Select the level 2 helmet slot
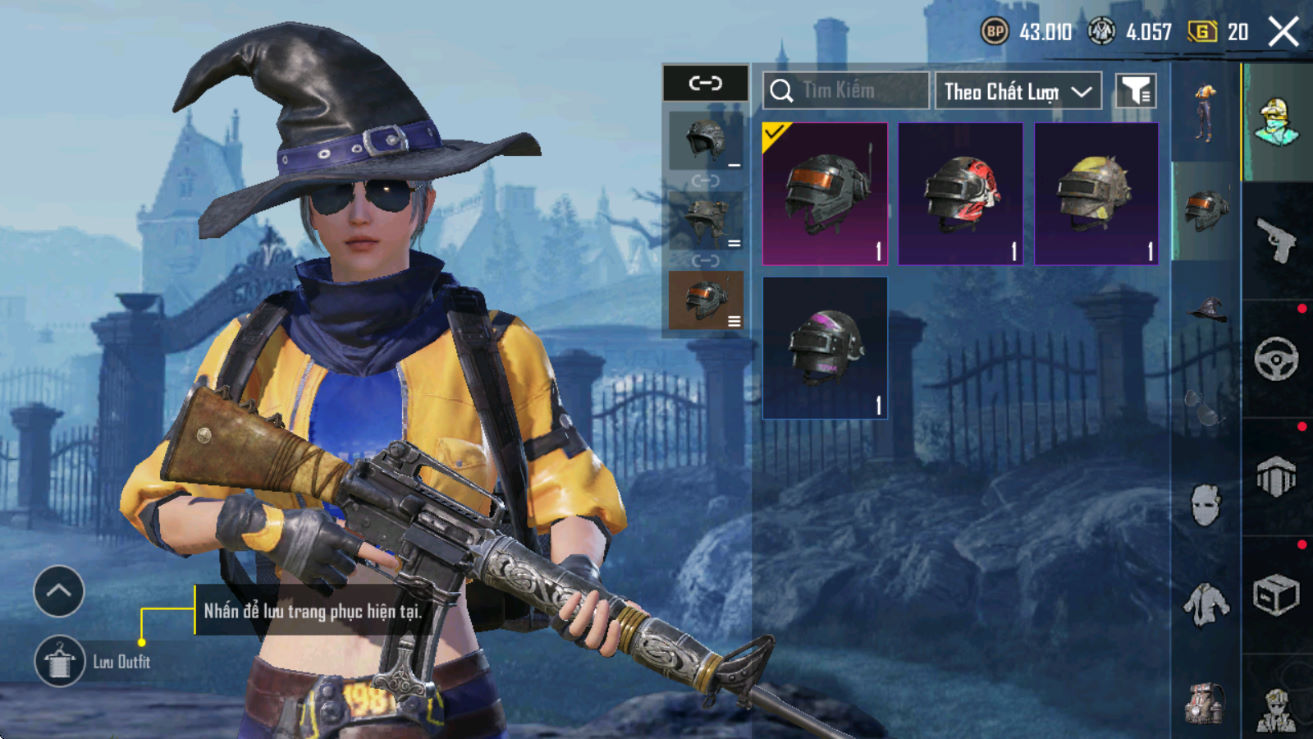This screenshot has width=1313, height=739. coord(706,220)
